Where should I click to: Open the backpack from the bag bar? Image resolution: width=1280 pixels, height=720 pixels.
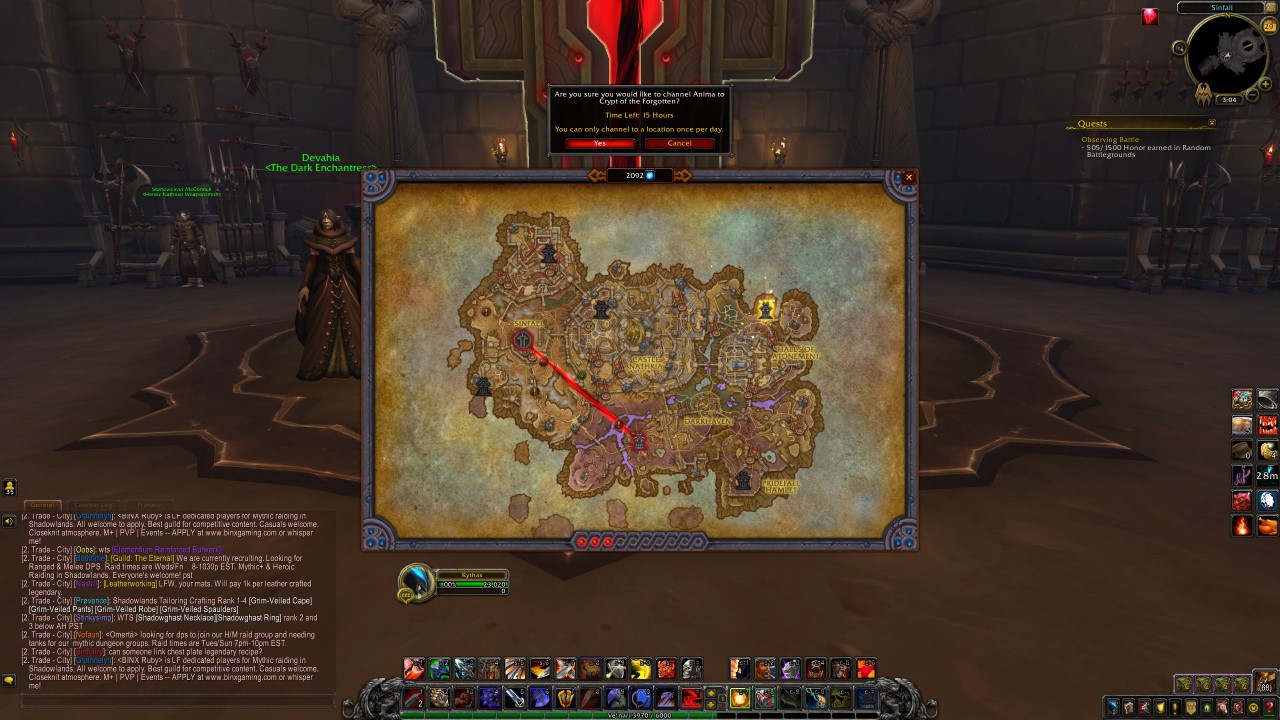pyautogui.click(x=1266, y=683)
